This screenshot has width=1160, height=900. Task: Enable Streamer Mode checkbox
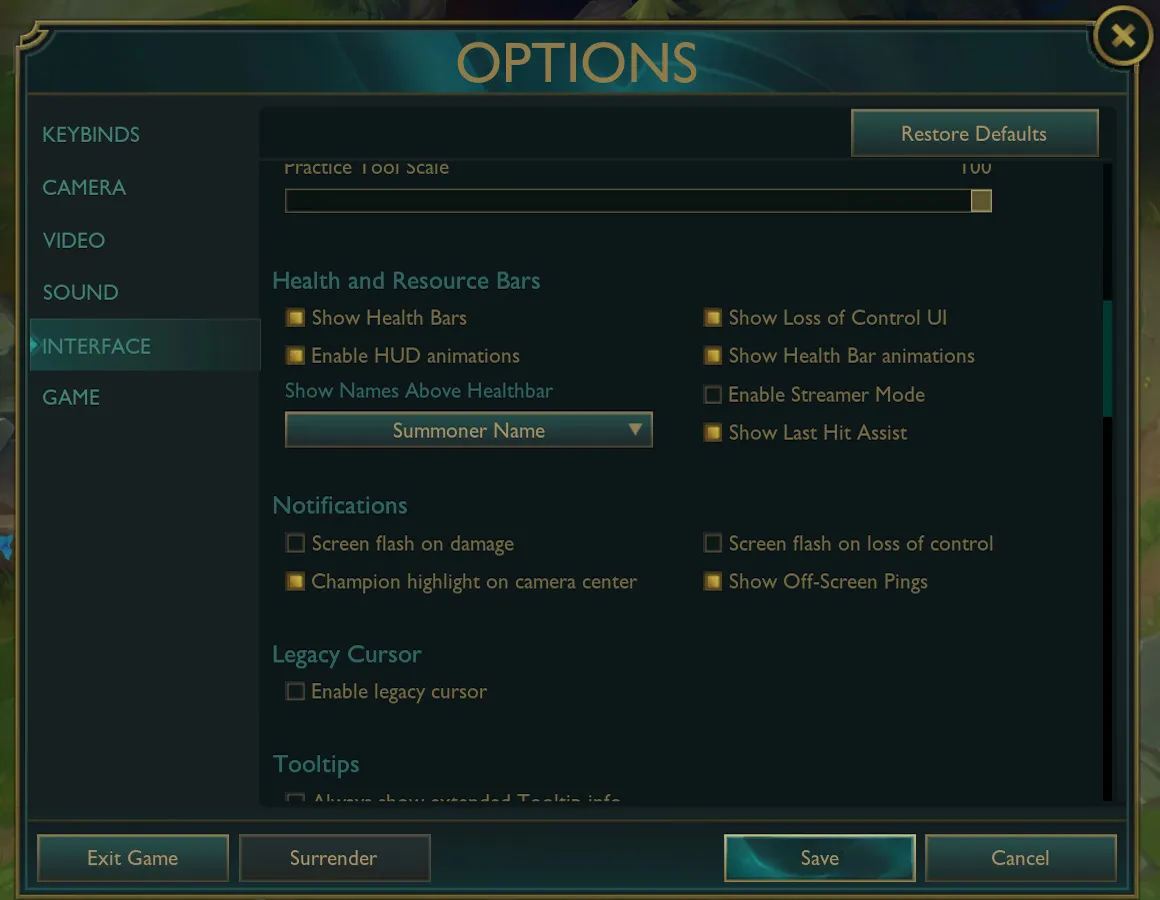point(712,395)
